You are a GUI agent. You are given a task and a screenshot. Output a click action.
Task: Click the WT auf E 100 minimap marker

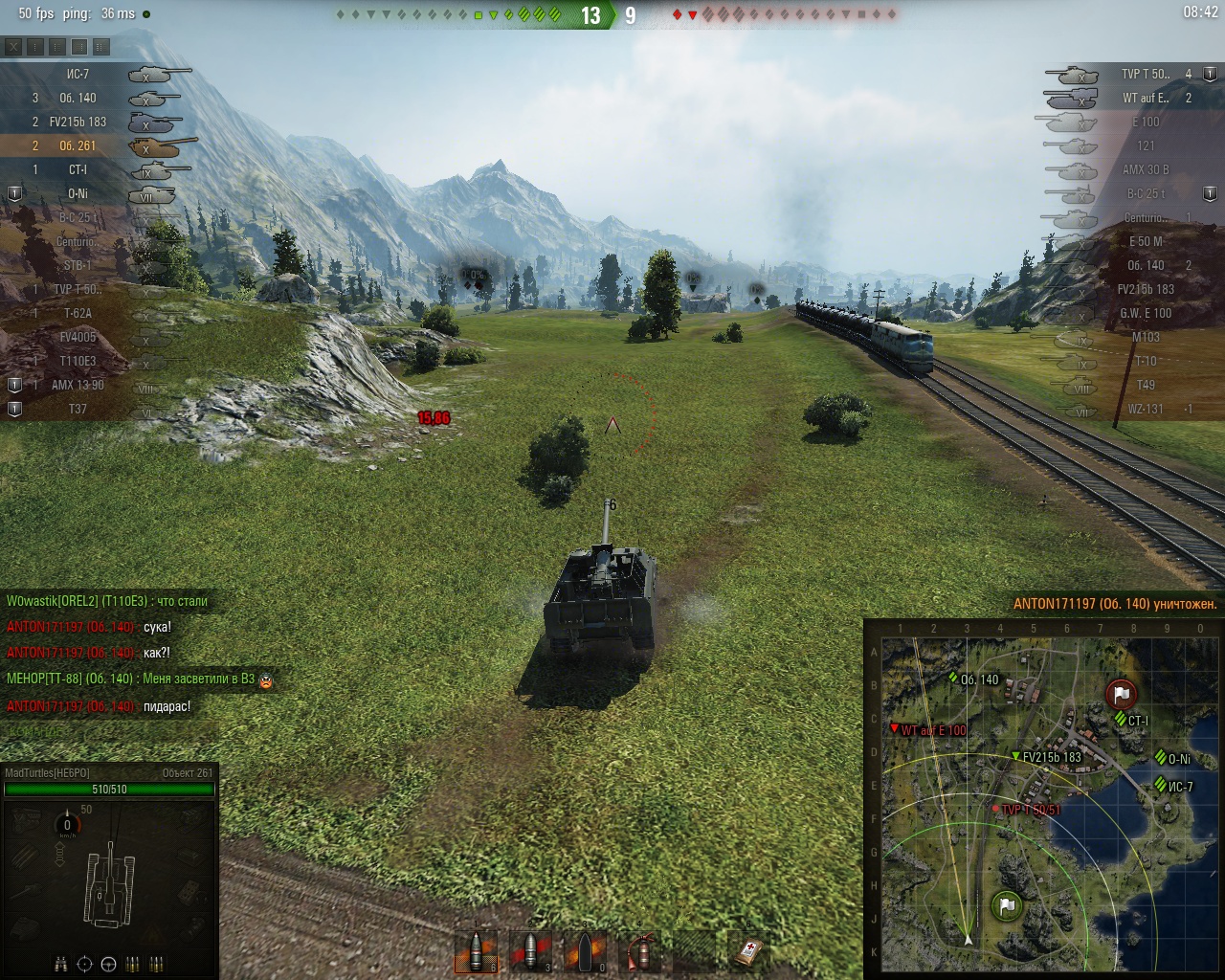point(895,728)
